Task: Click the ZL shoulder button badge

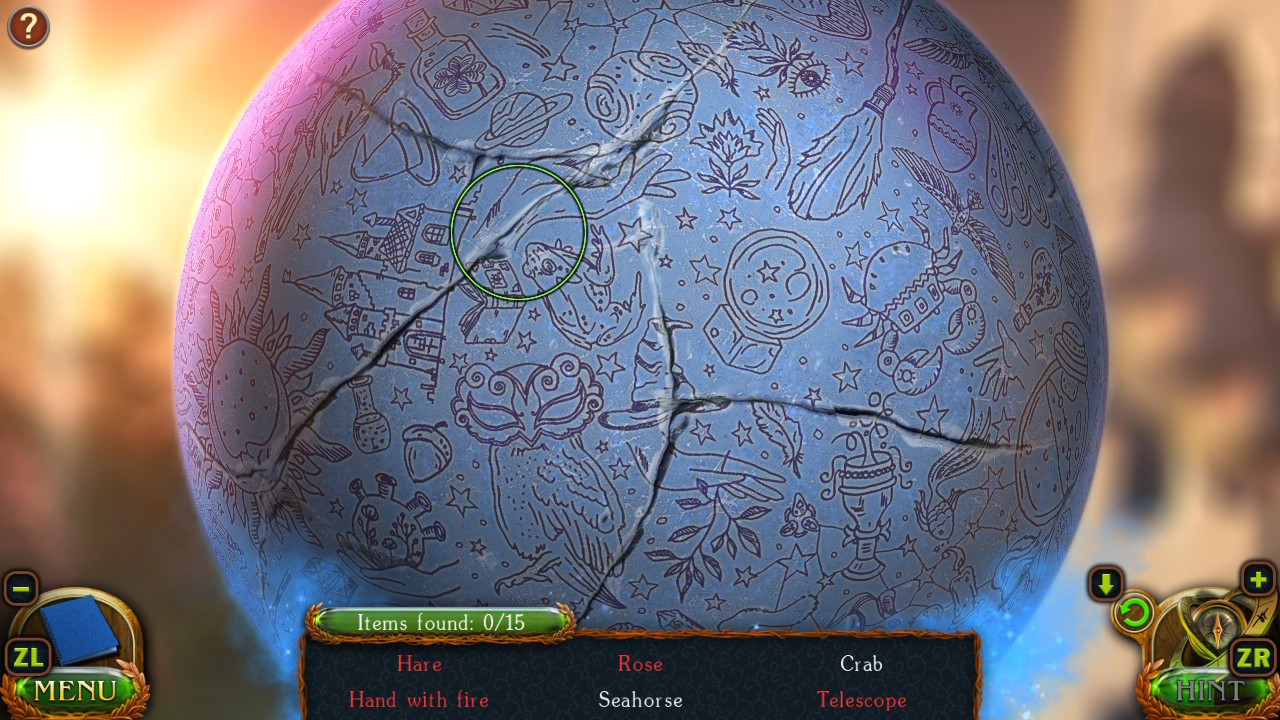Action: tap(29, 657)
